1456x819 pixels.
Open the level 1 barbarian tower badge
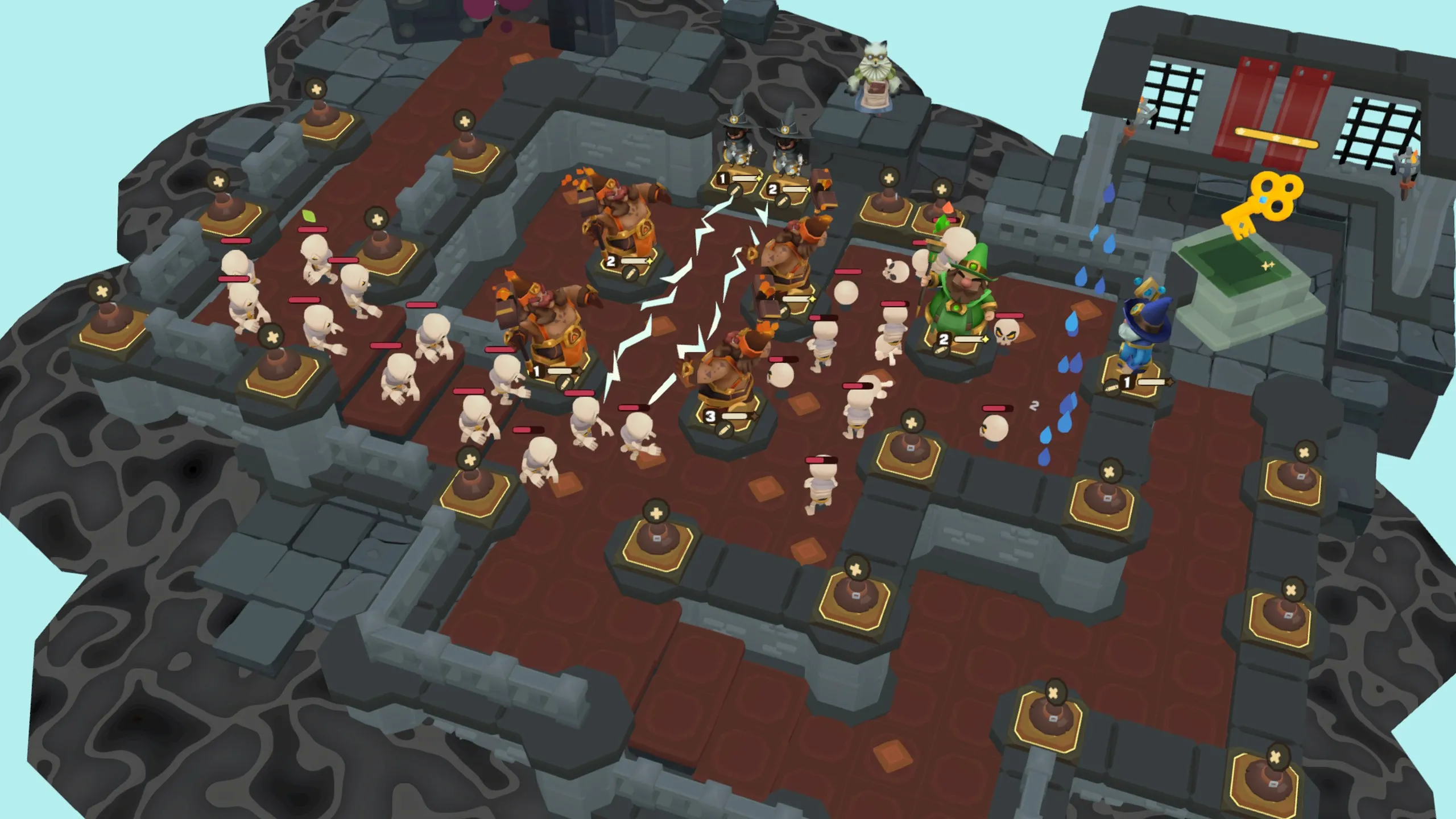537,372
